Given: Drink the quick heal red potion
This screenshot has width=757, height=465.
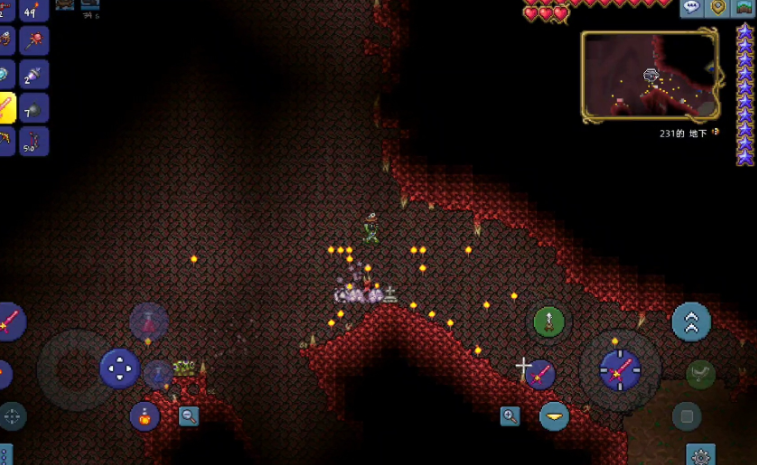Looking at the screenshot, I should pos(148,322).
